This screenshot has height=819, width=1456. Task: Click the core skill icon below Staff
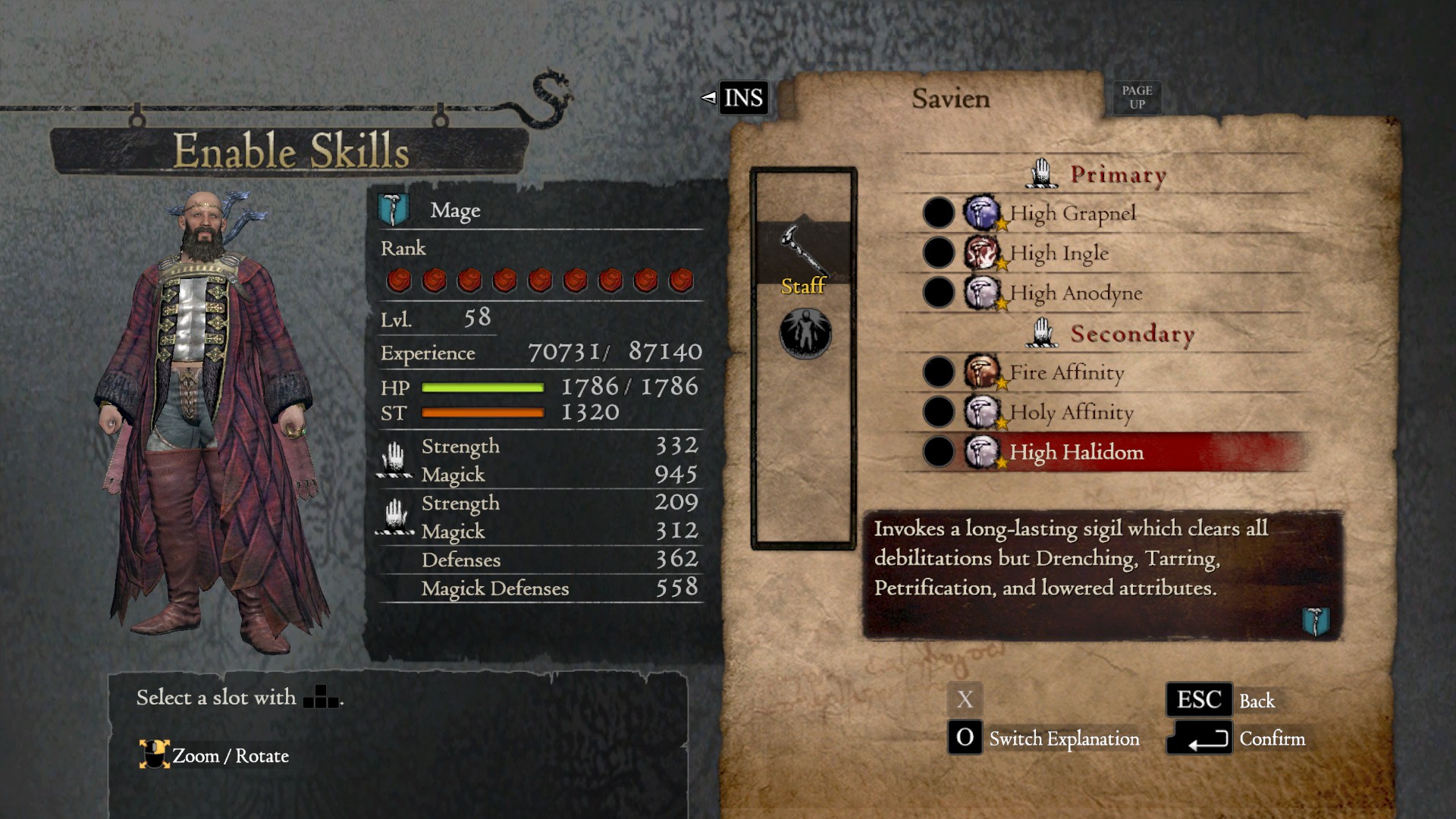tap(804, 332)
